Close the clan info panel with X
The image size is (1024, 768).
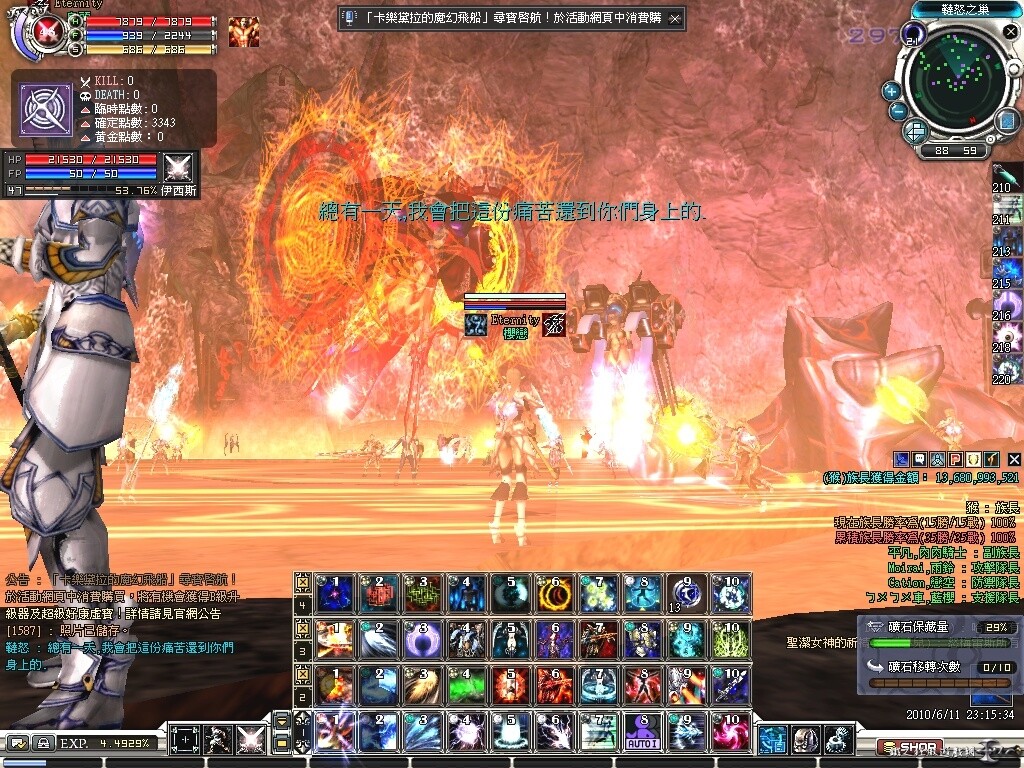click(1013, 459)
